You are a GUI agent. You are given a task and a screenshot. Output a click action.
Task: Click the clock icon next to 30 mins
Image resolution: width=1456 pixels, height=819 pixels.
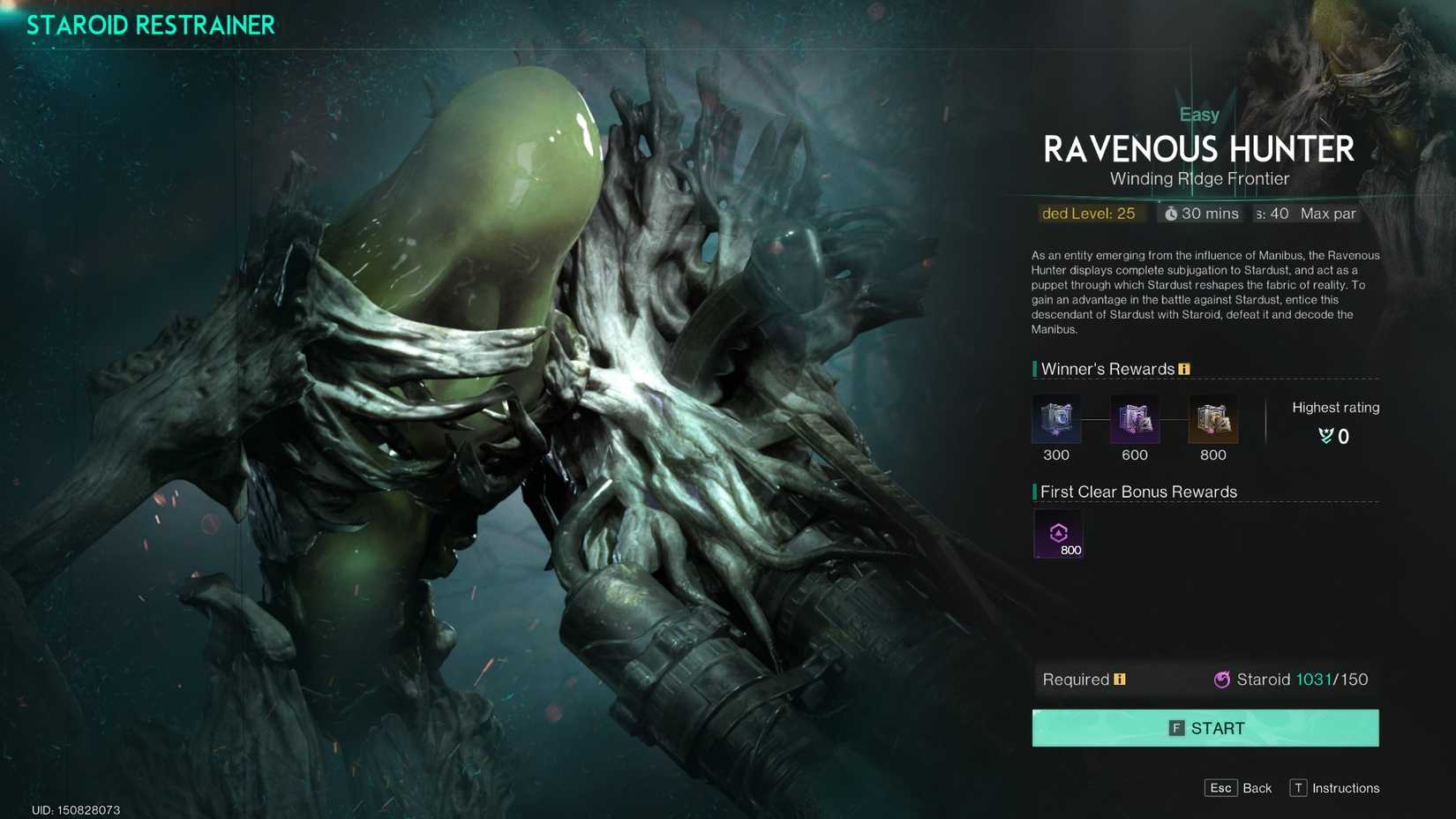coord(1172,214)
